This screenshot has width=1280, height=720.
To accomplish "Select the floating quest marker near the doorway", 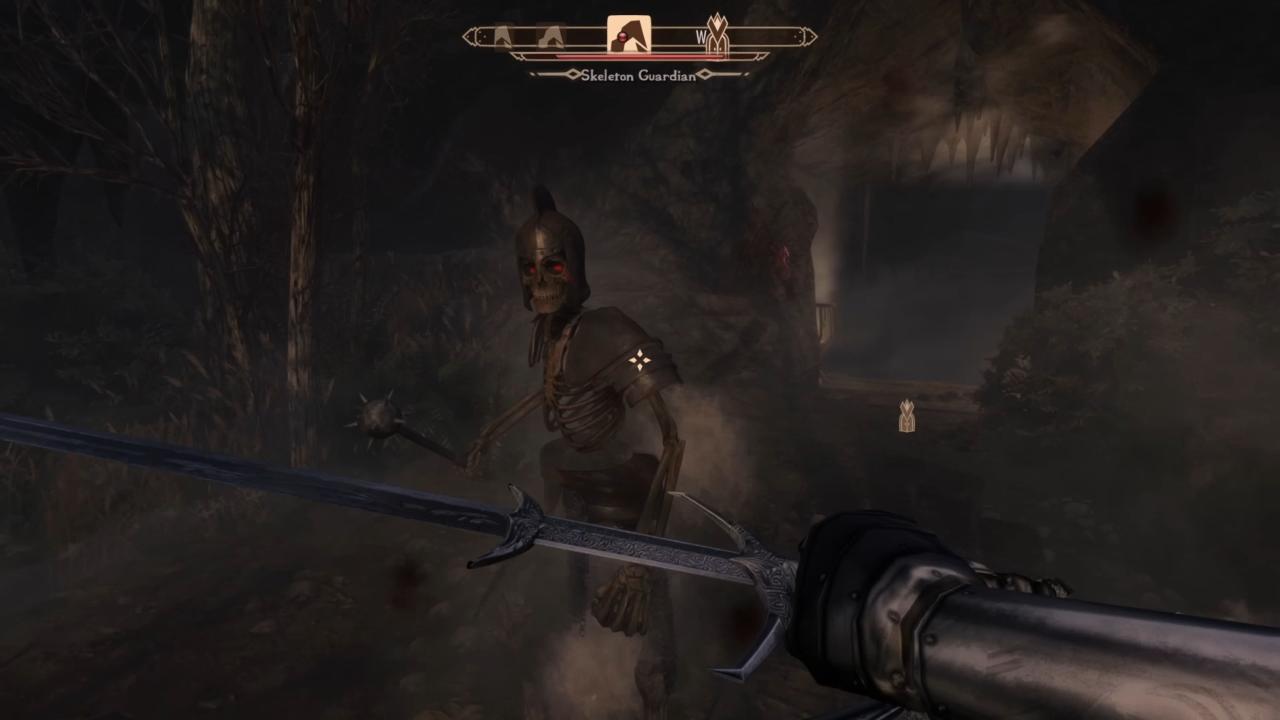I will coord(906,416).
